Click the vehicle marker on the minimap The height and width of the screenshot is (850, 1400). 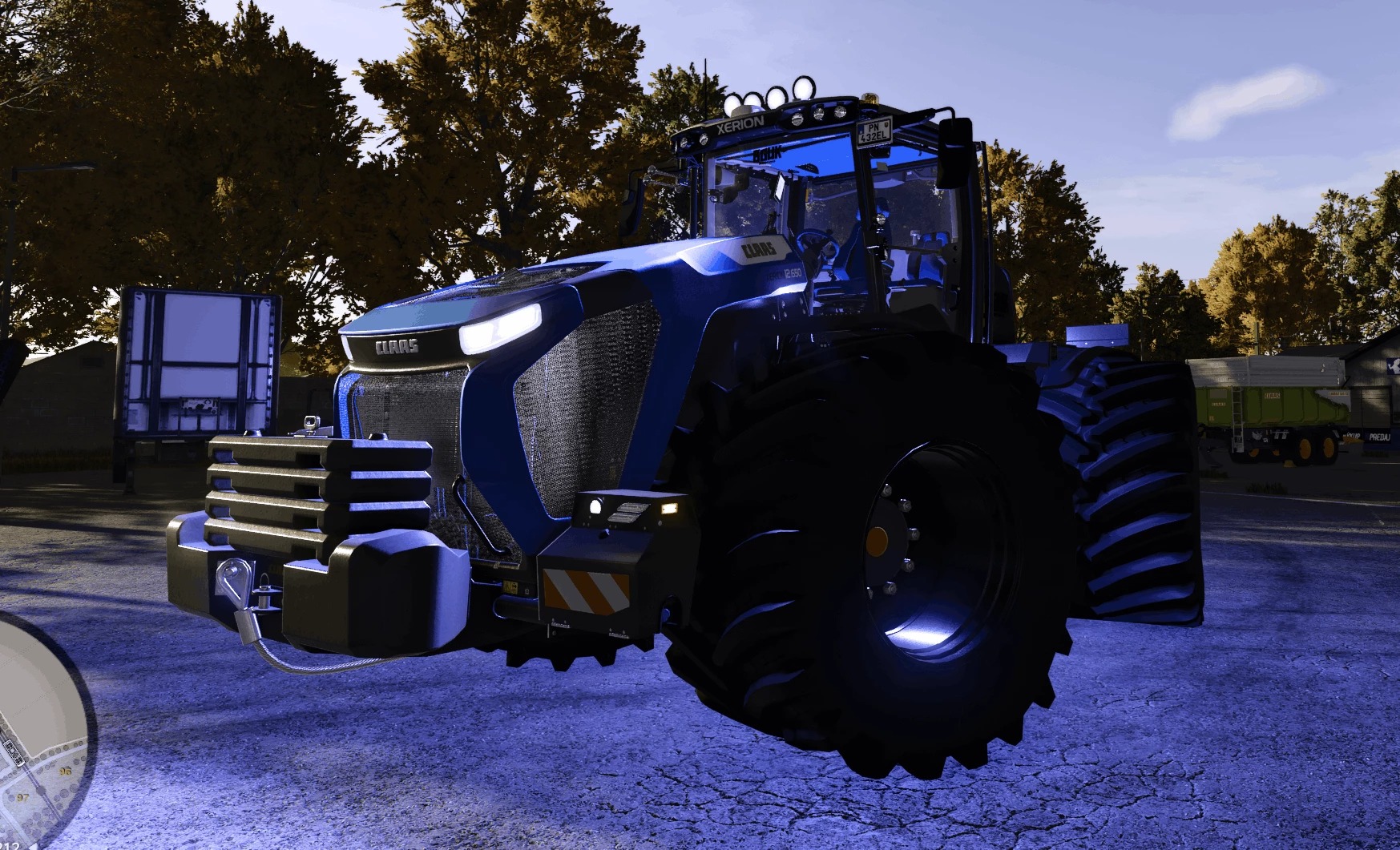[x=13, y=753]
